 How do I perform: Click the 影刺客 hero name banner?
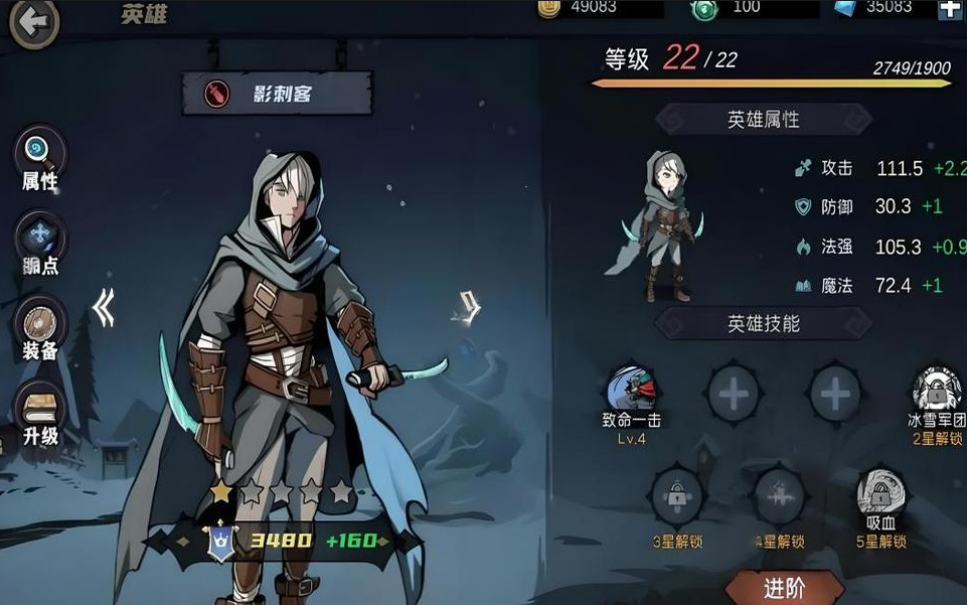277,94
